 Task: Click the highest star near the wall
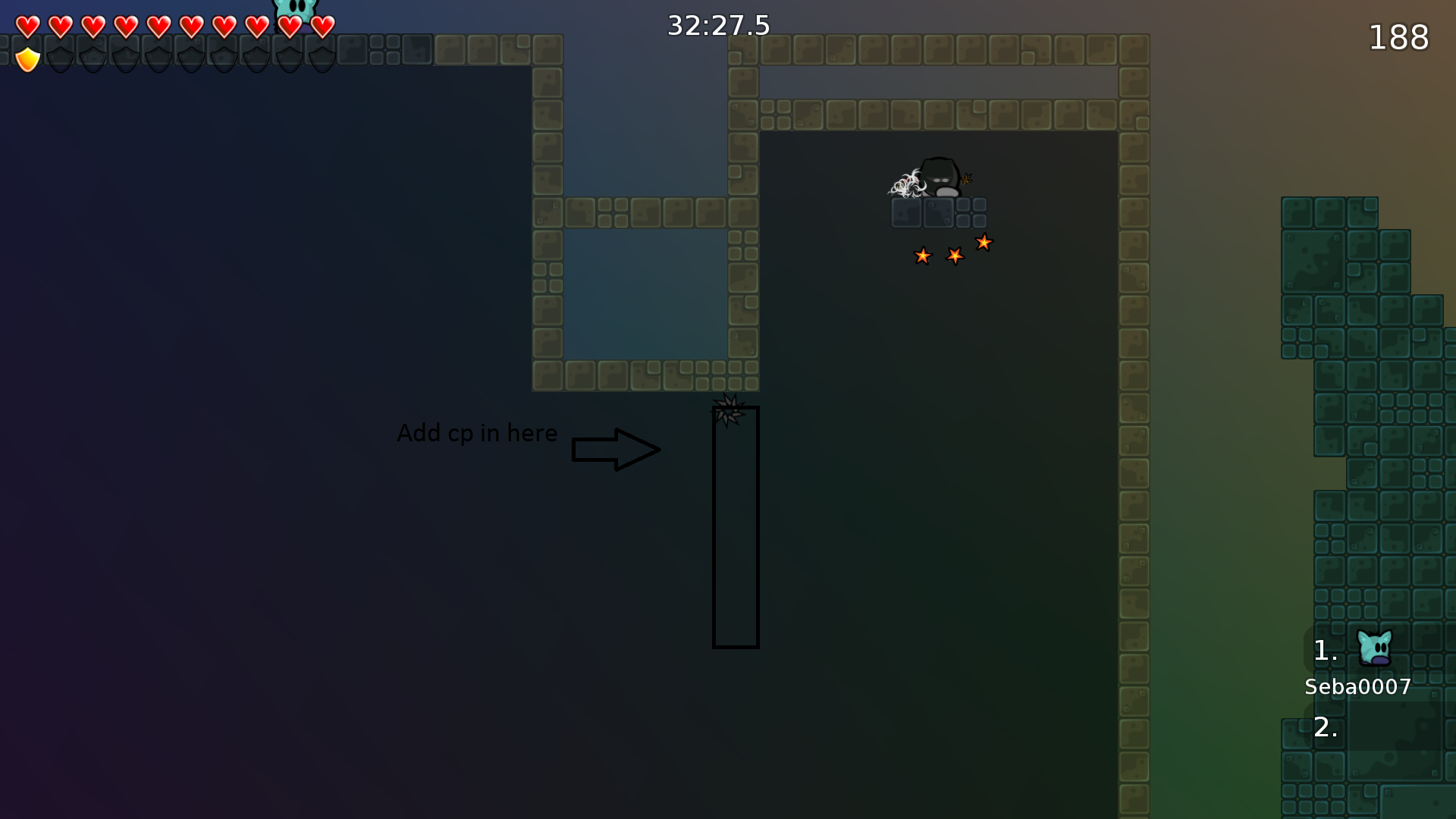[x=984, y=243]
